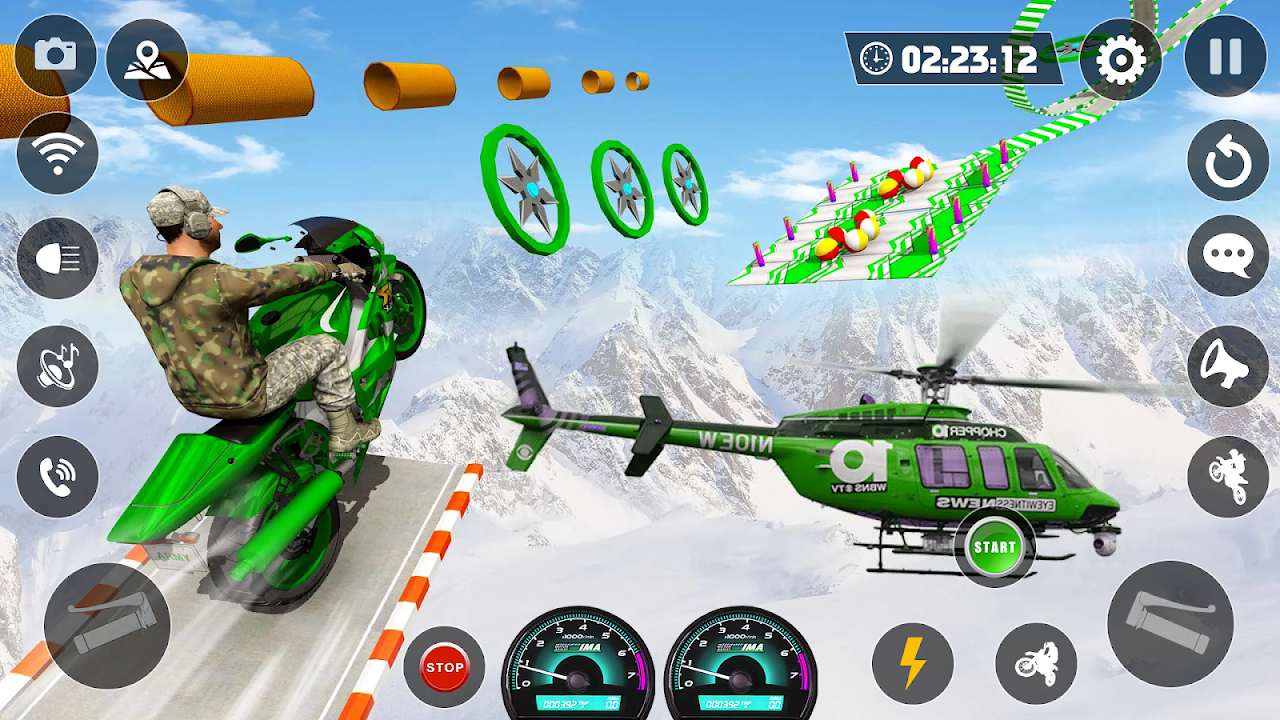
Task: Pause the game
Action: click(x=1225, y=56)
